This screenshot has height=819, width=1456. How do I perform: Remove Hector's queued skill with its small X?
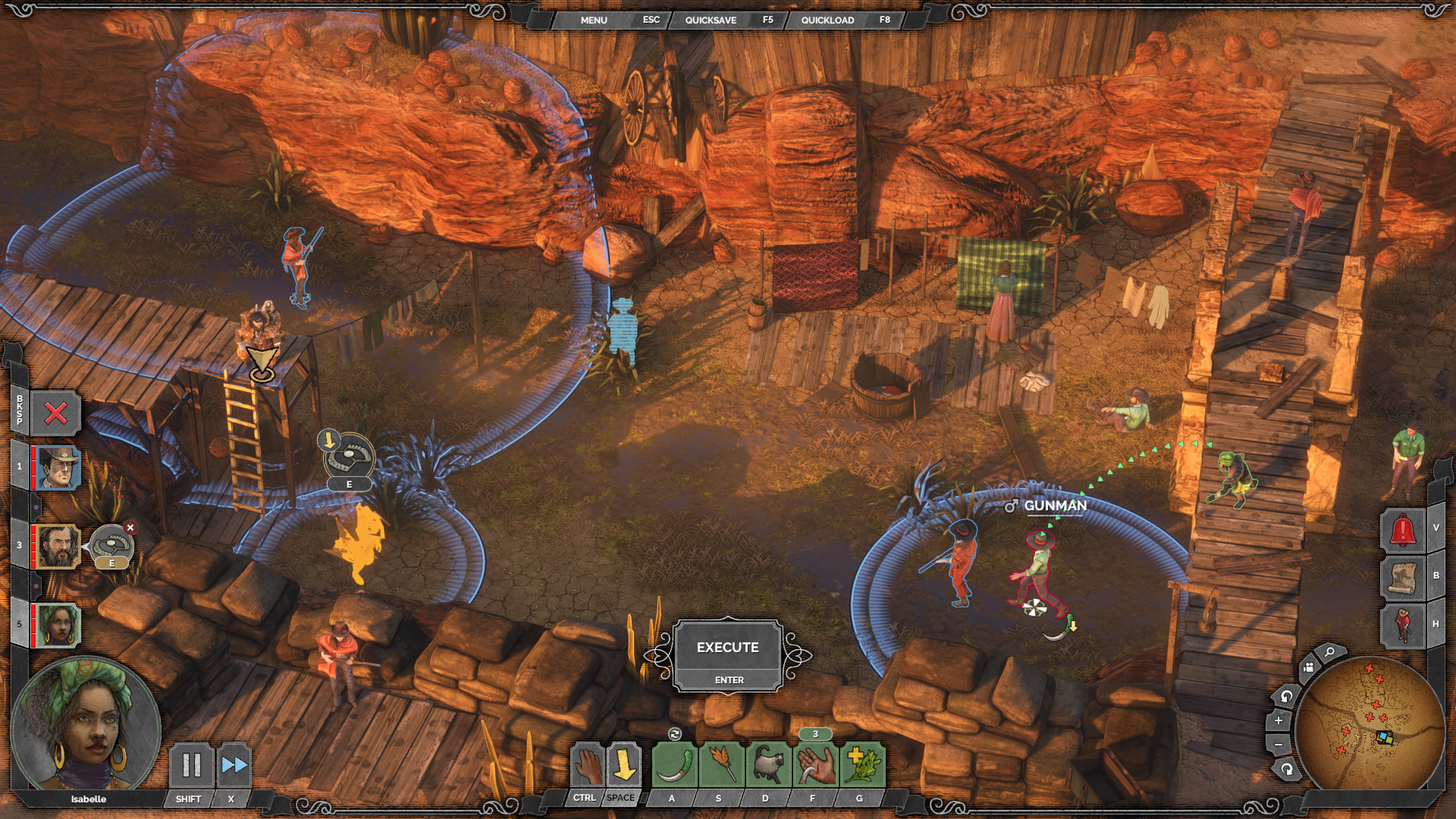click(x=130, y=526)
